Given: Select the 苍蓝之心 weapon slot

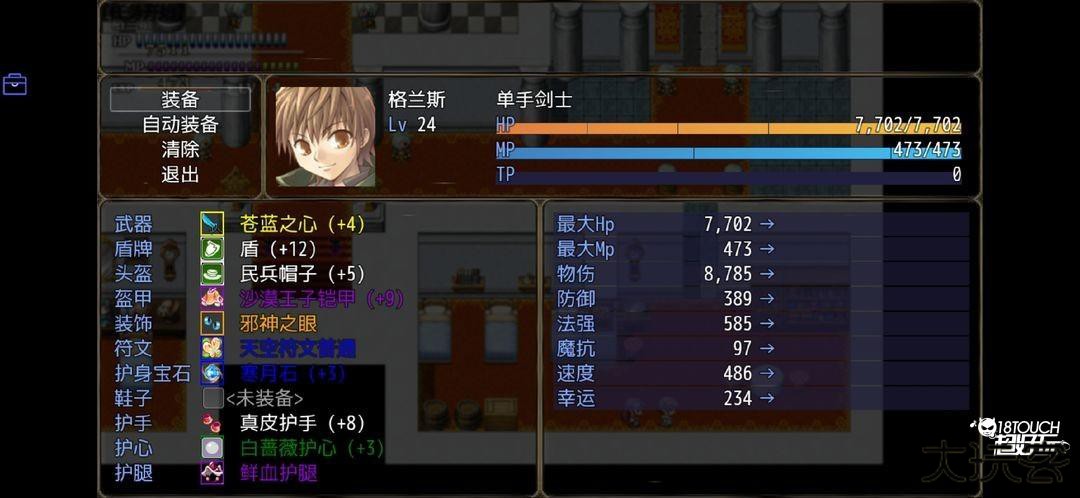Looking at the screenshot, I should point(302,224).
